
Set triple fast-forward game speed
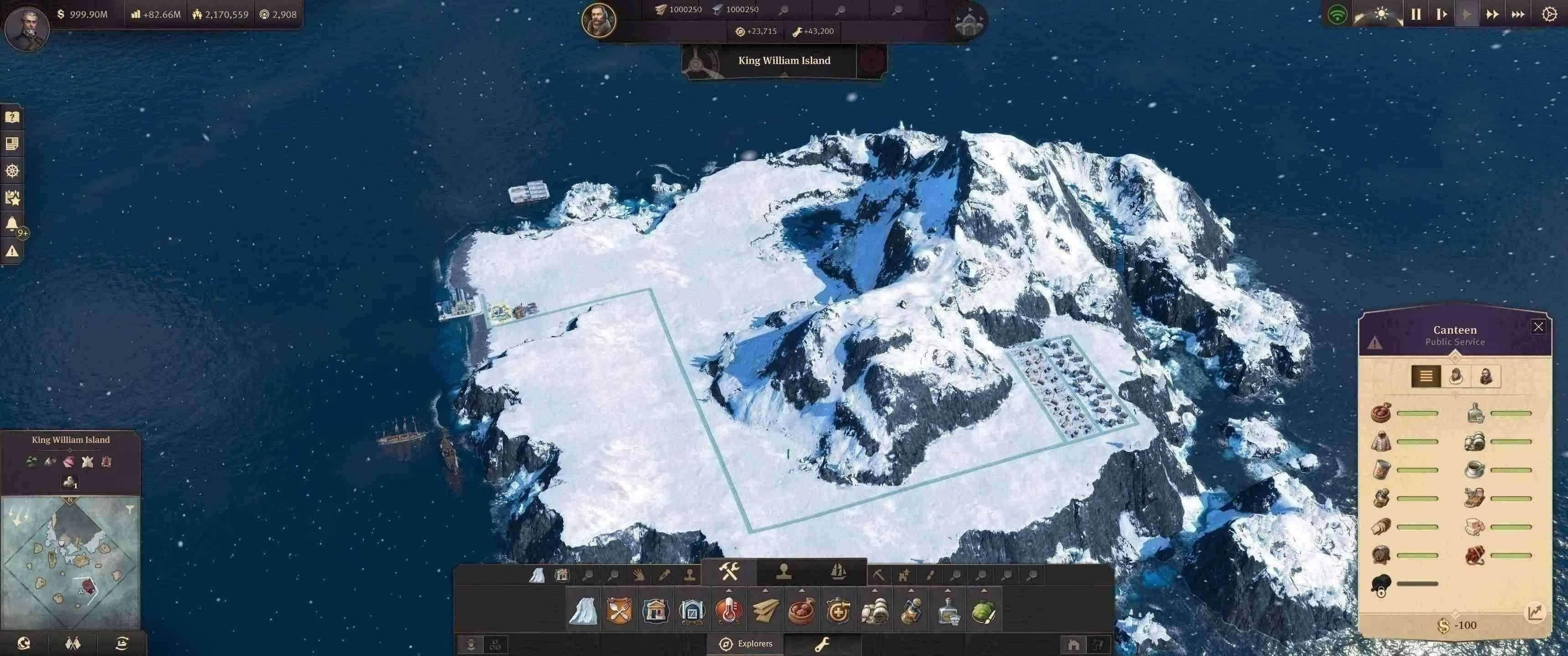pyautogui.click(x=1518, y=14)
